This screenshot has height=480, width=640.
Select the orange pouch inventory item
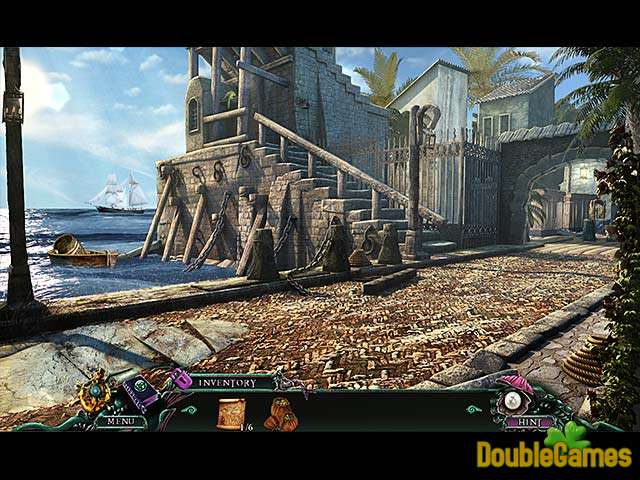coord(280,413)
